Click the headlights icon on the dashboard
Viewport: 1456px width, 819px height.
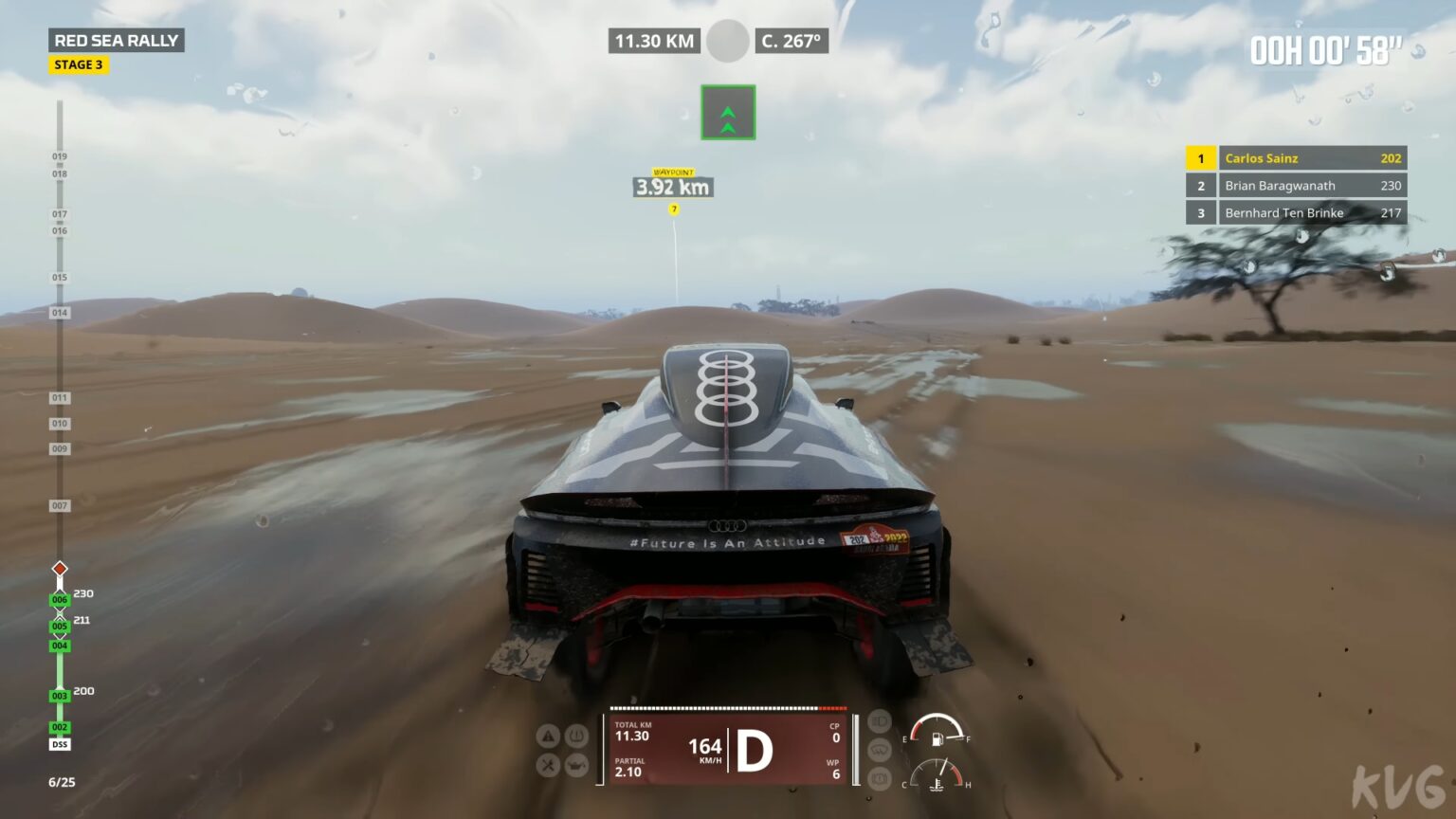(878, 722)
